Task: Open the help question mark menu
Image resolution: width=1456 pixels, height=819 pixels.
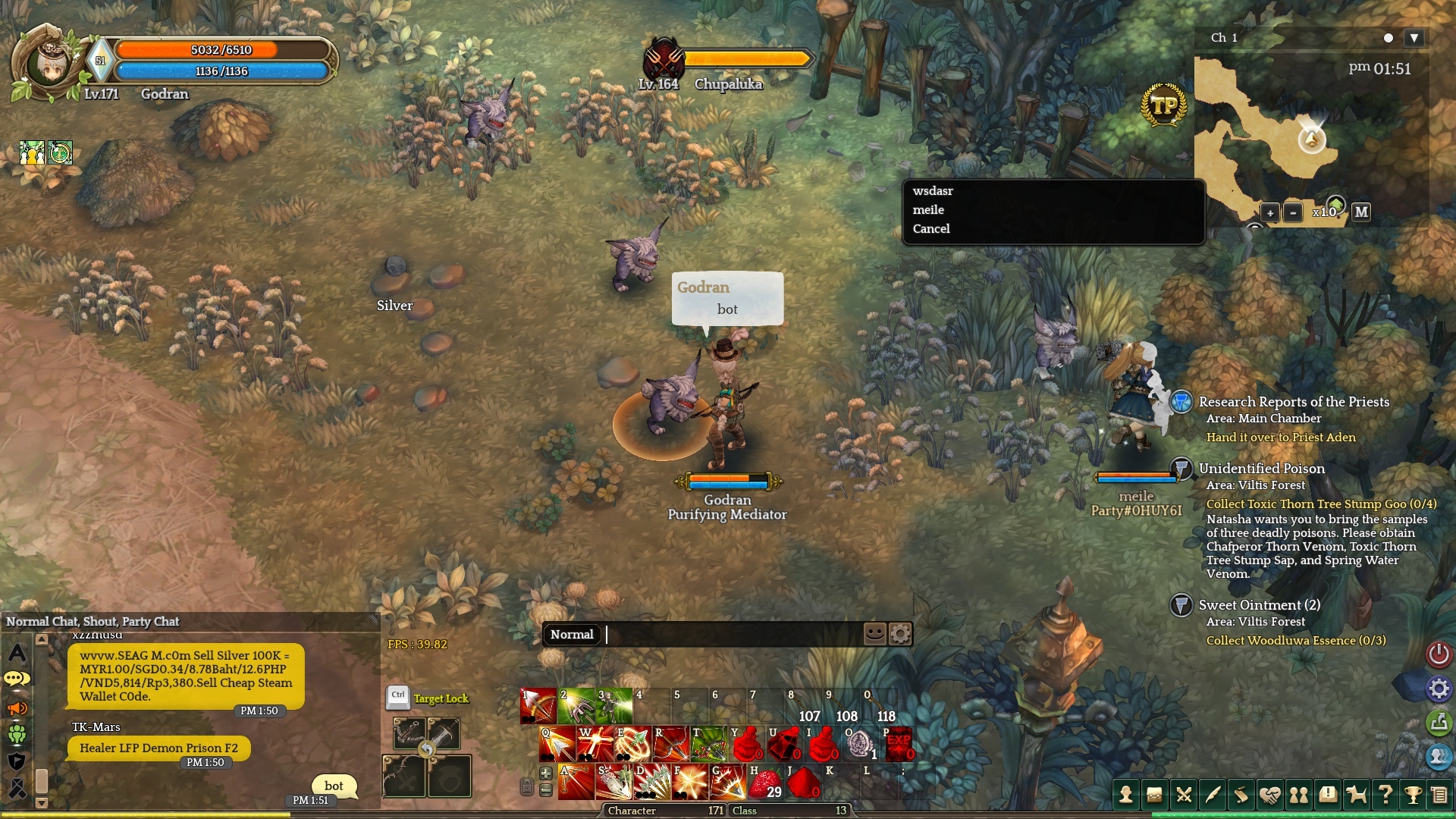Action: click(x=1385, y=795)
